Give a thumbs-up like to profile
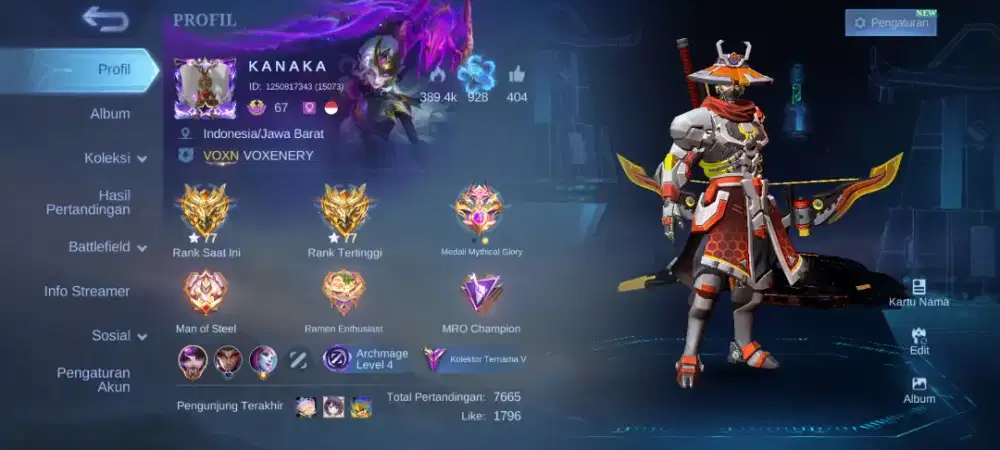Screen dimensions: 1000x450 517,75
